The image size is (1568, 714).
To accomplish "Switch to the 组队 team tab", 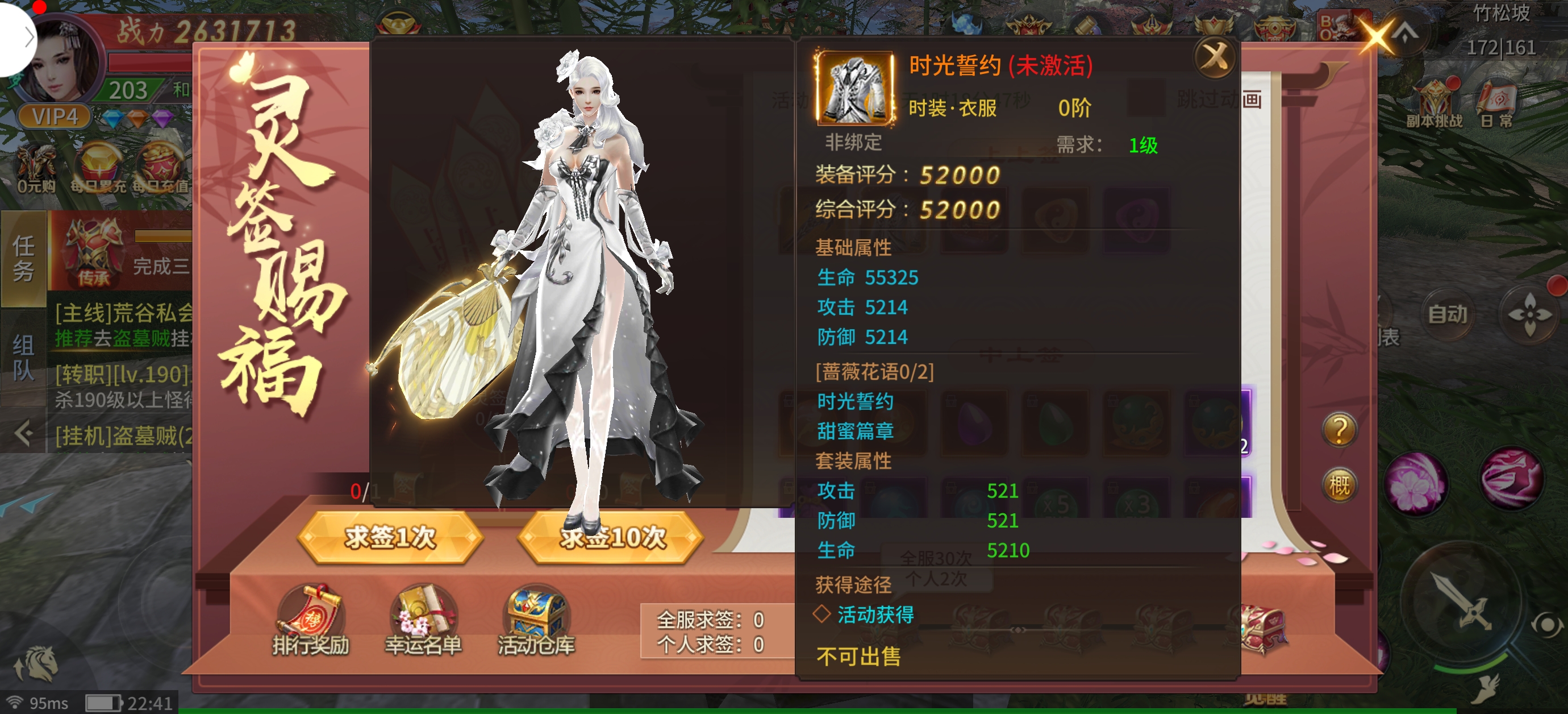I will pyautogui.click(x=24, y=357).
